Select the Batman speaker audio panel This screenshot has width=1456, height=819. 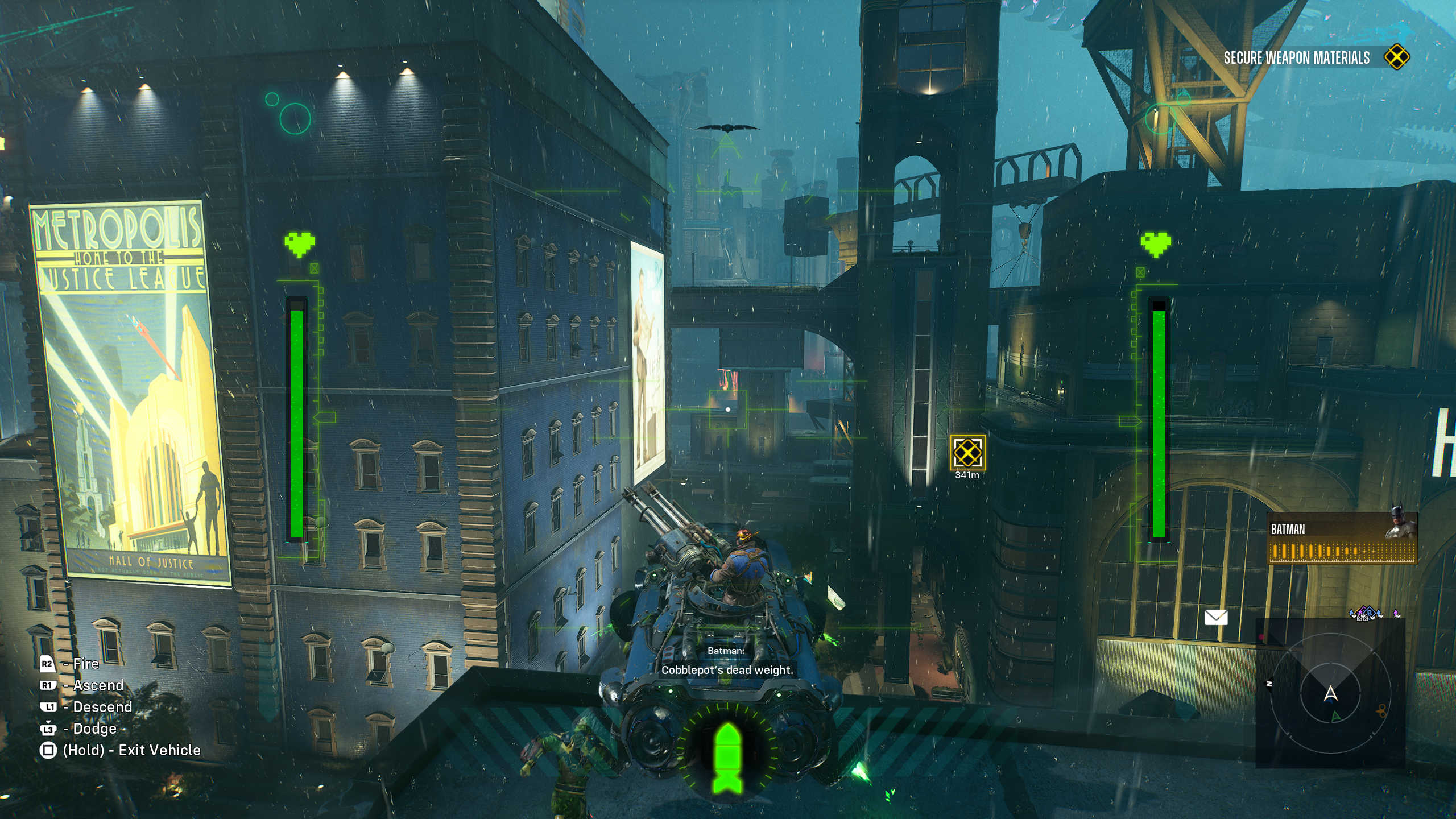pos(1342,539)
